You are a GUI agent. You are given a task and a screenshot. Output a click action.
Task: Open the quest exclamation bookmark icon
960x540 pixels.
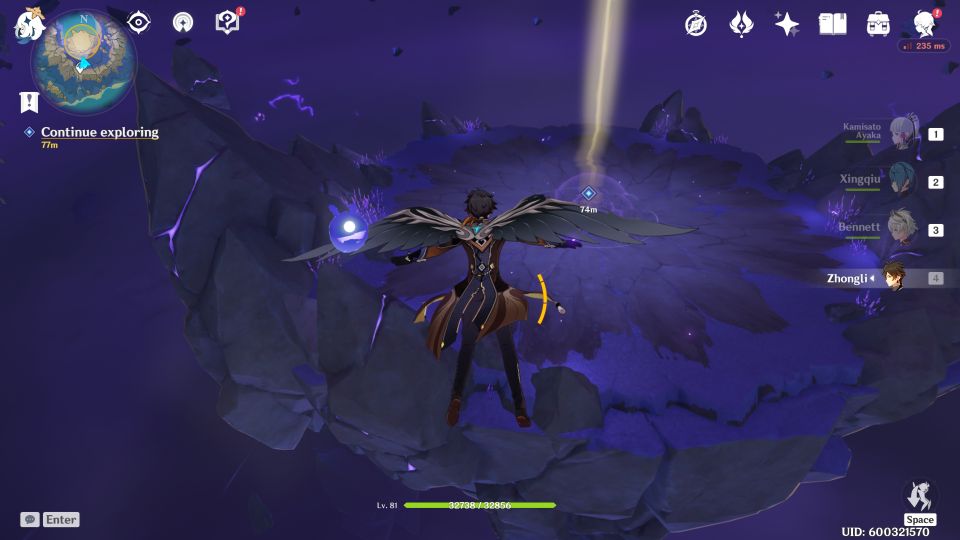(x=29, y=101)
